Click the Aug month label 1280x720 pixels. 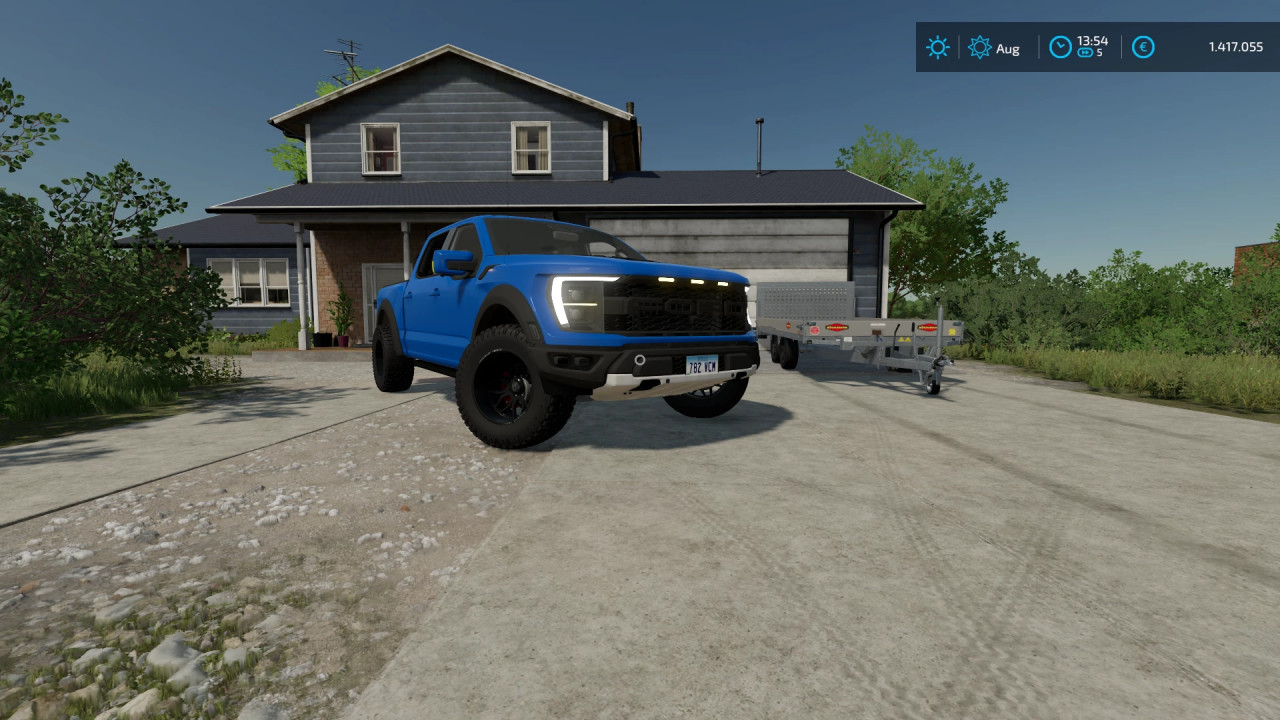pyautogui.click(x=1008, y=48)
